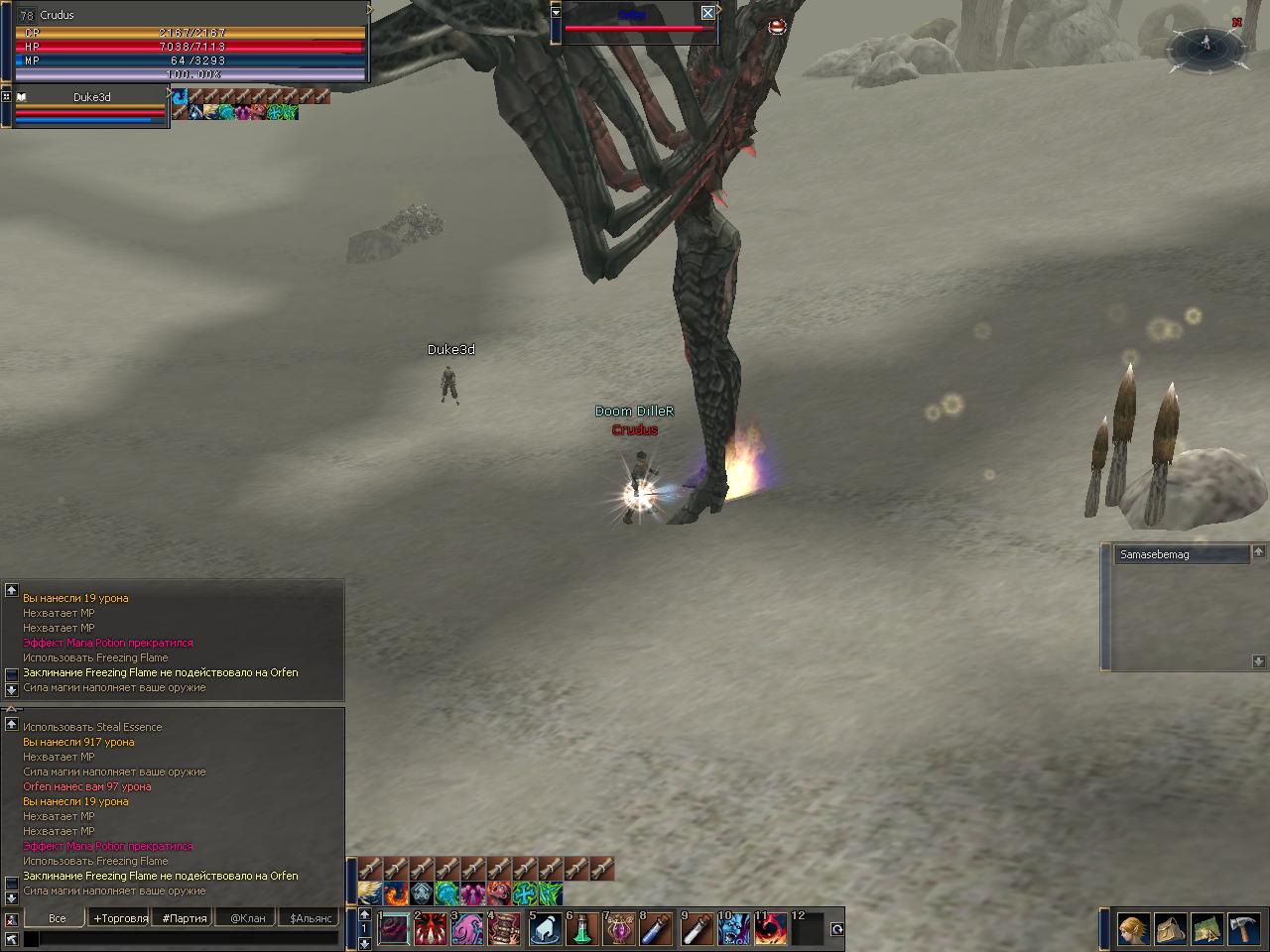Open the @Клан clan chat tab
The width and height of the screenshot is (1270, 952).
[x=247, y=918]
